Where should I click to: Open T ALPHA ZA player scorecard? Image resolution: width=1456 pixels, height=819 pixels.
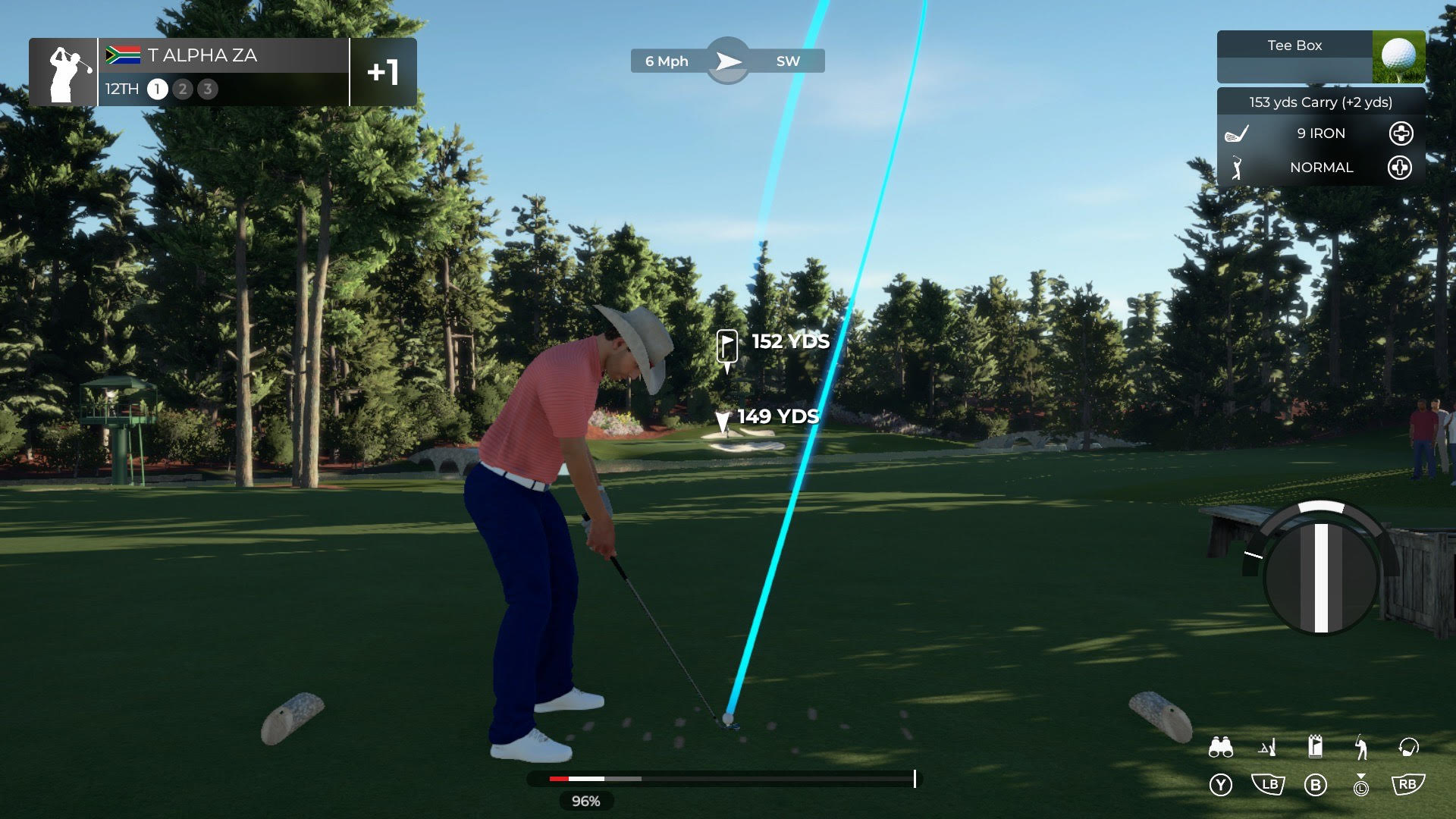point(222,72)
